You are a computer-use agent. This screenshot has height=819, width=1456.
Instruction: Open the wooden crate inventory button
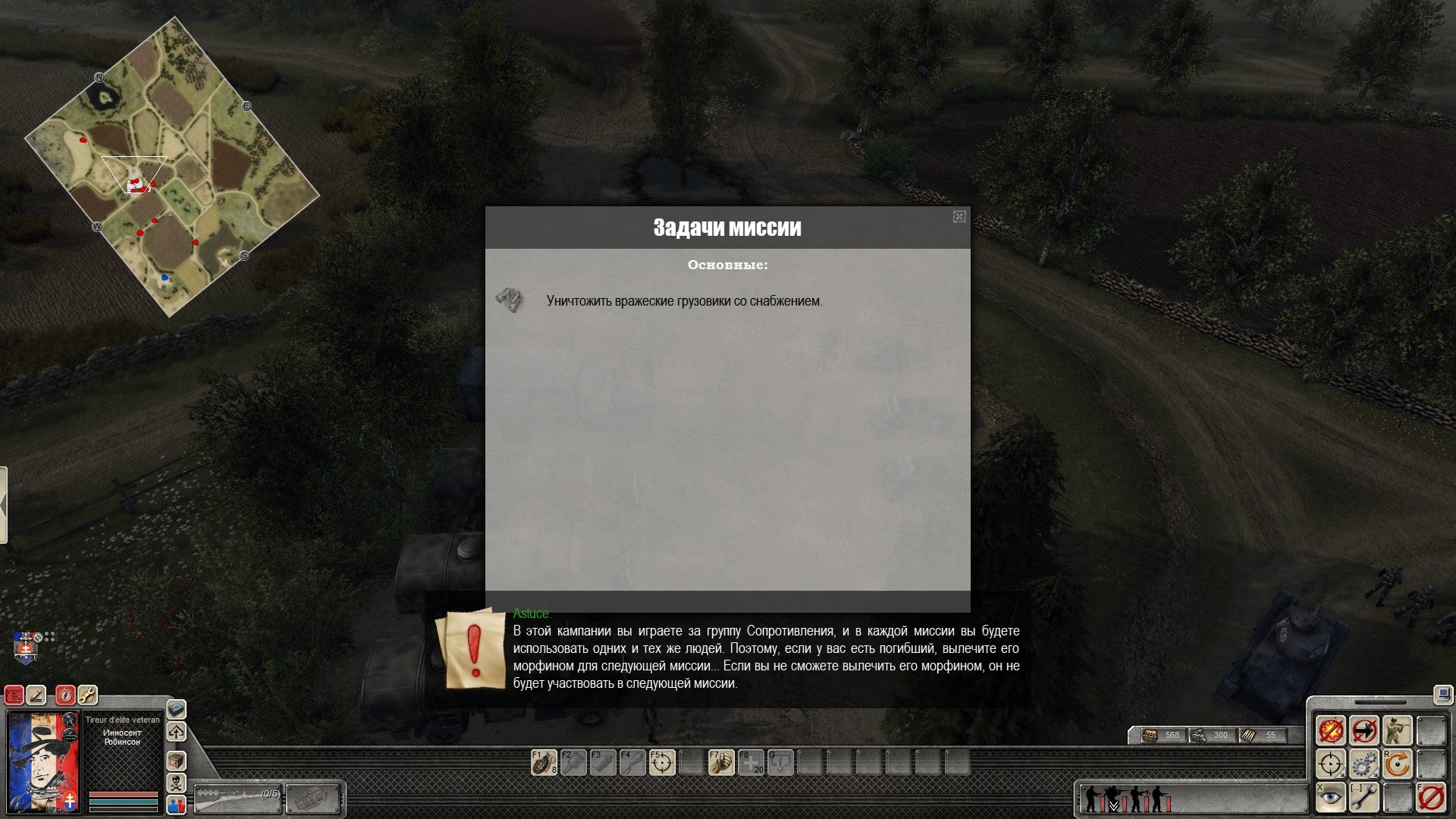click(176, 761)
